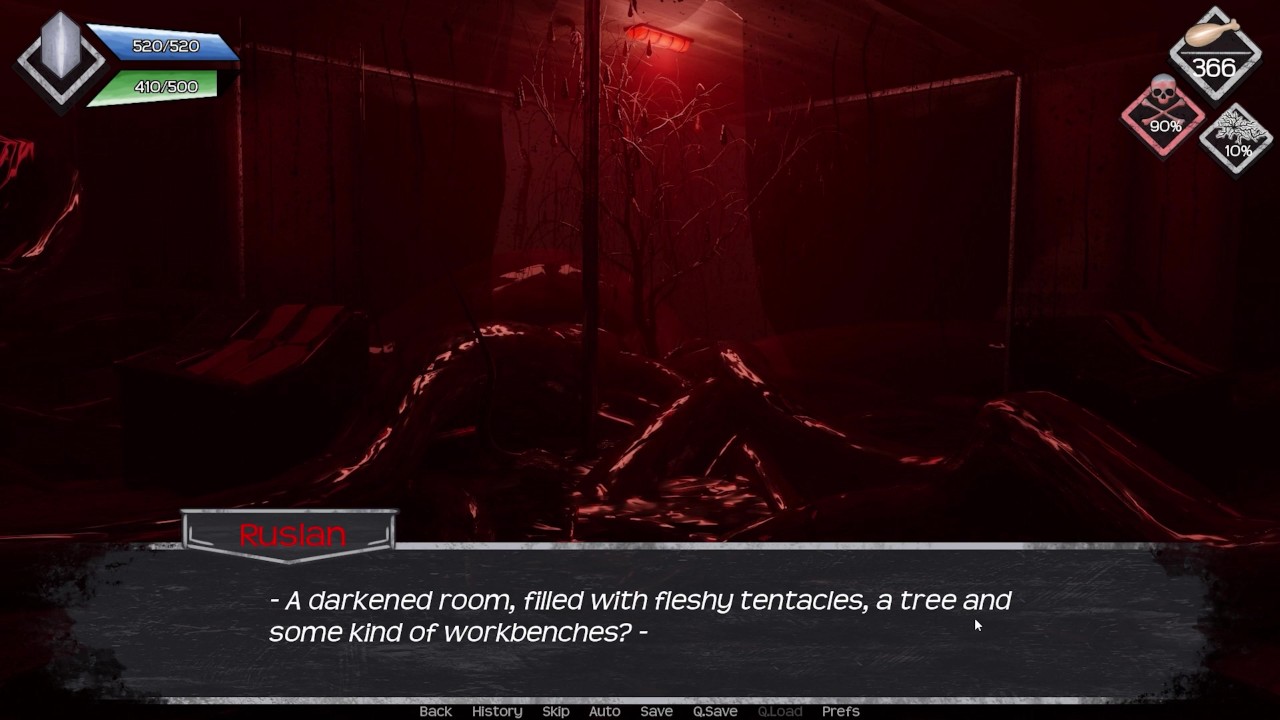Open the Save game screen
The width and height of the screenshot is (1280, 720).
click(656, 711)
